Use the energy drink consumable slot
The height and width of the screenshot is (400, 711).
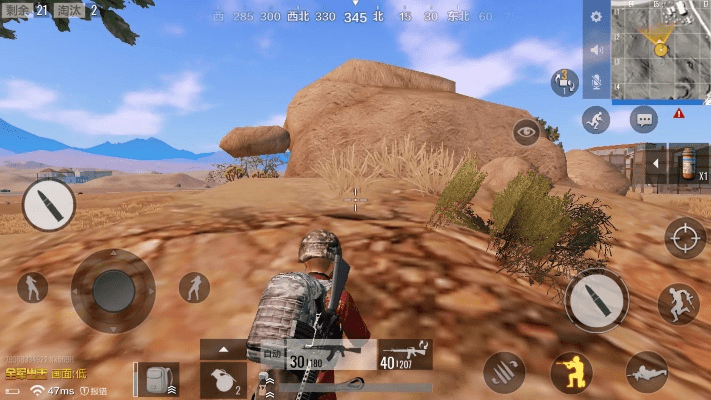coord(688,162)
